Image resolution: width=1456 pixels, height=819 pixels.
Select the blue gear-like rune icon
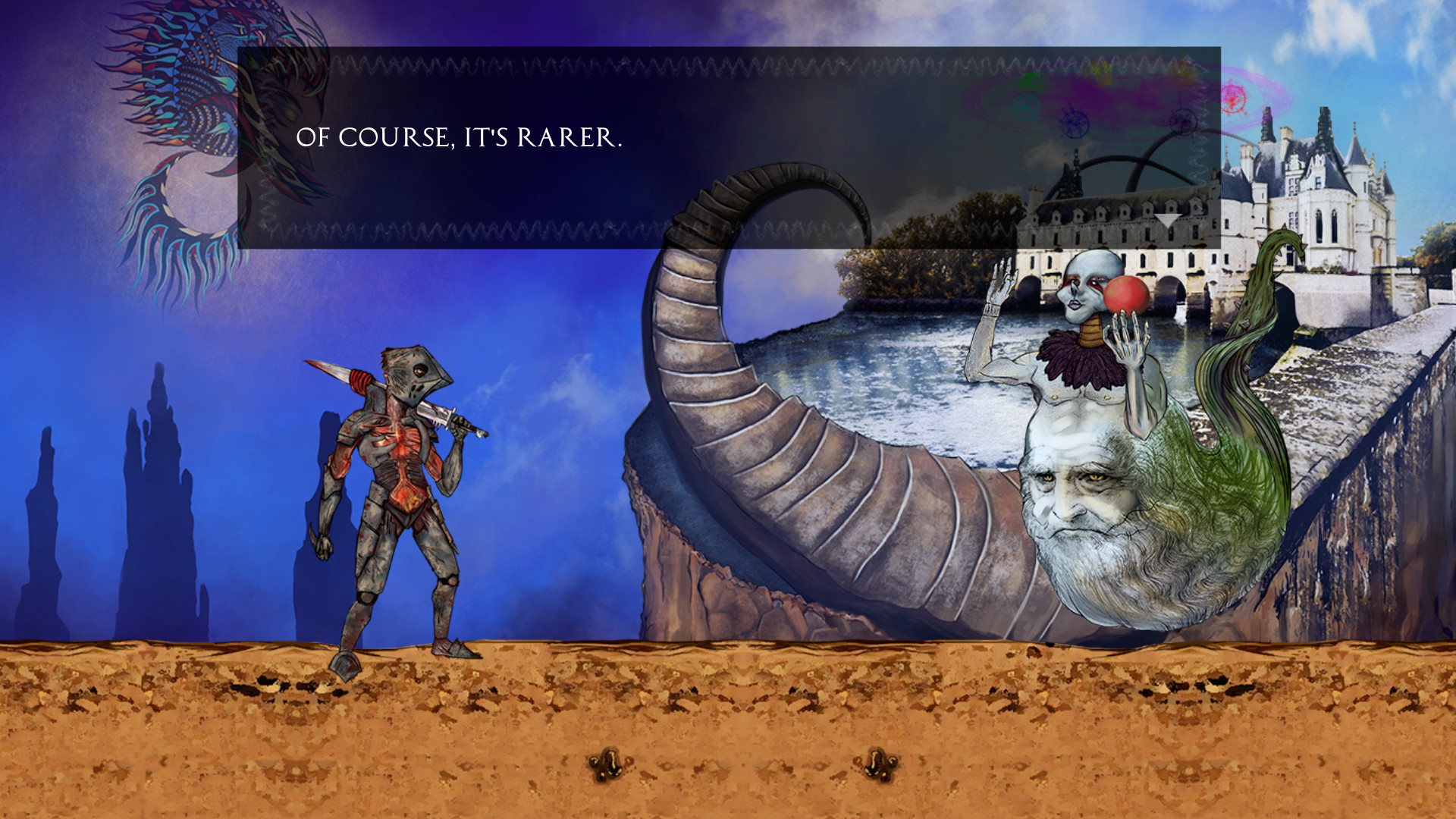pyautogui.click(x=1075, y=123)
